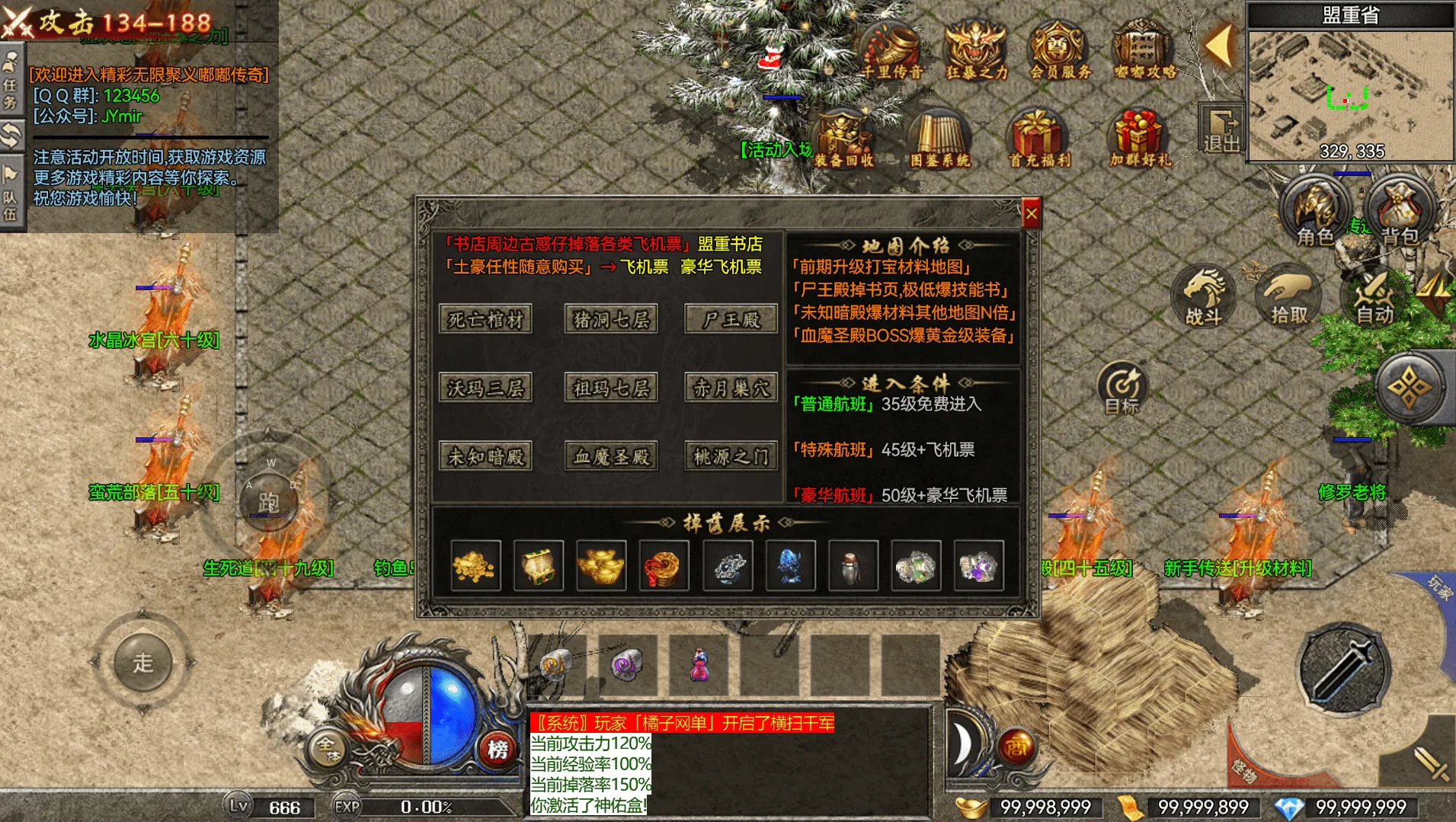Click the 退出 exit button
Screen dimensions: 1456x822
1221,131
